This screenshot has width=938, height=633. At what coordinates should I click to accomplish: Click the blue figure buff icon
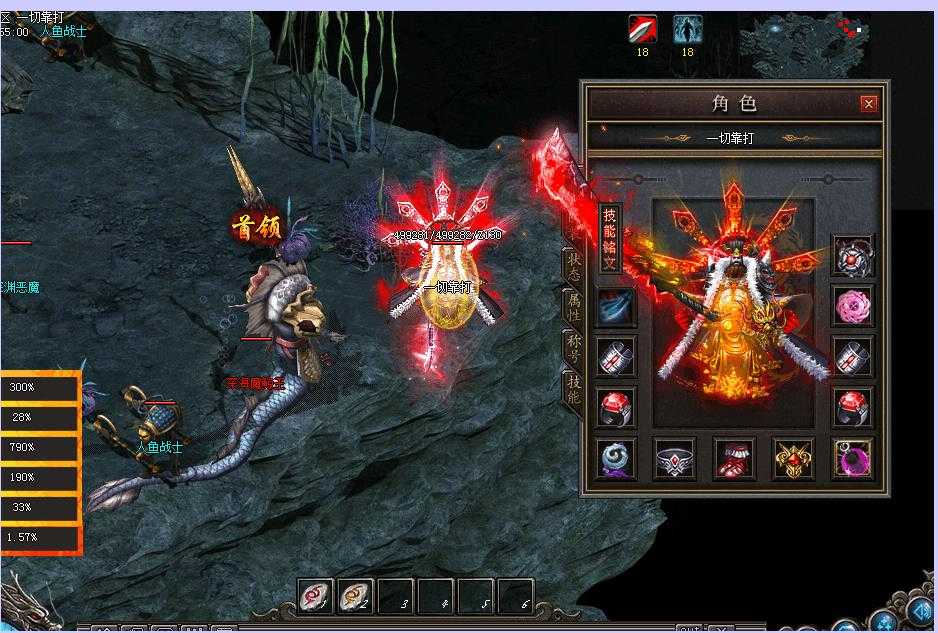tap(687, 29)
